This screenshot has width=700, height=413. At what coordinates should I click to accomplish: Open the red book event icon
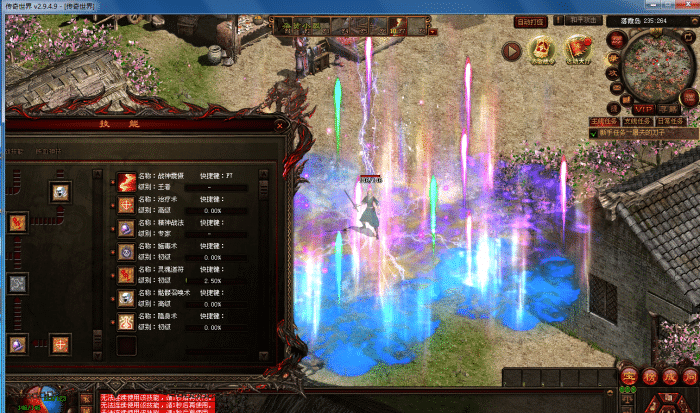(577, 49)
